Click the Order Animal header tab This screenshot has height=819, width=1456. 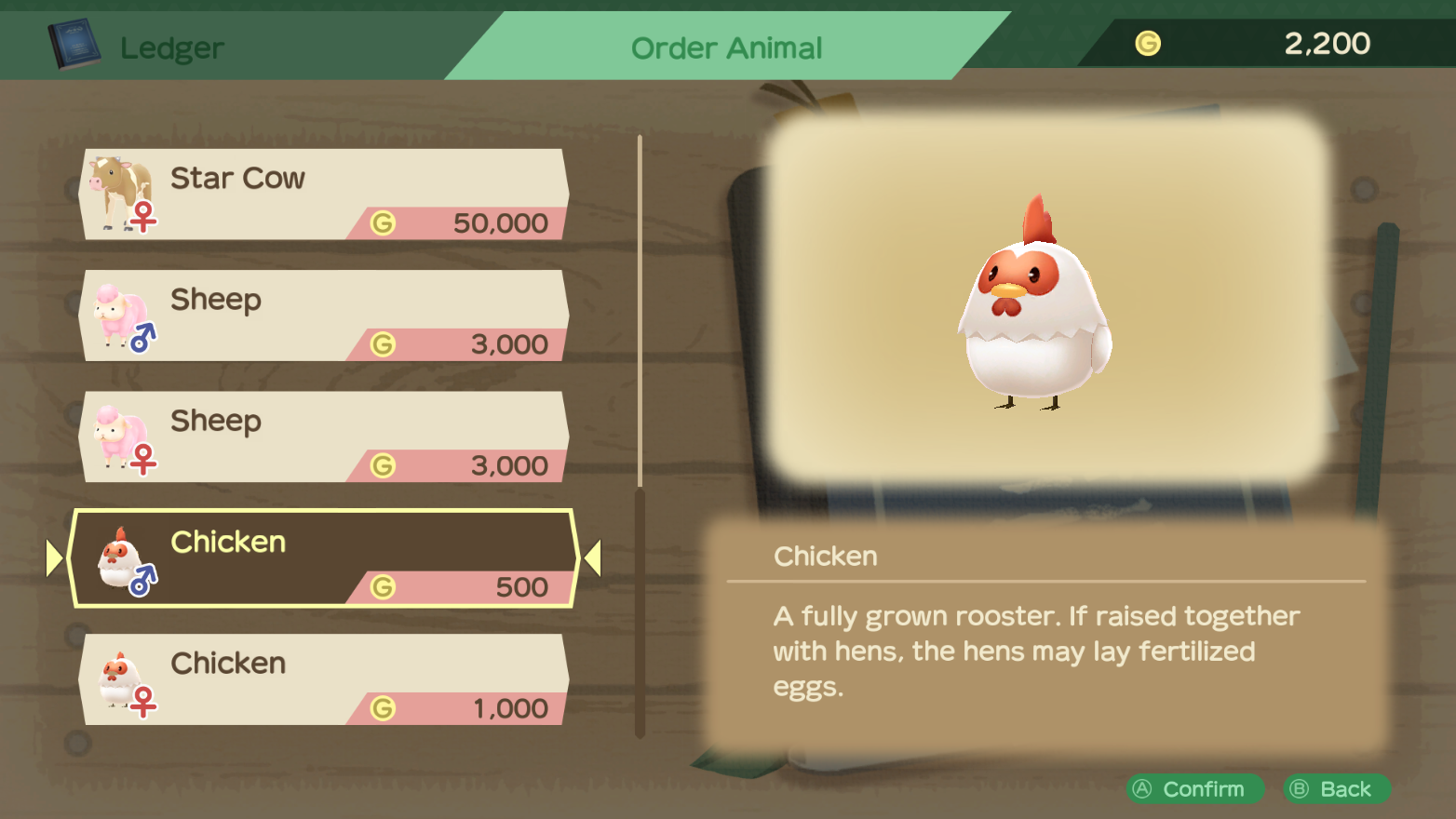tap(726, 47)
